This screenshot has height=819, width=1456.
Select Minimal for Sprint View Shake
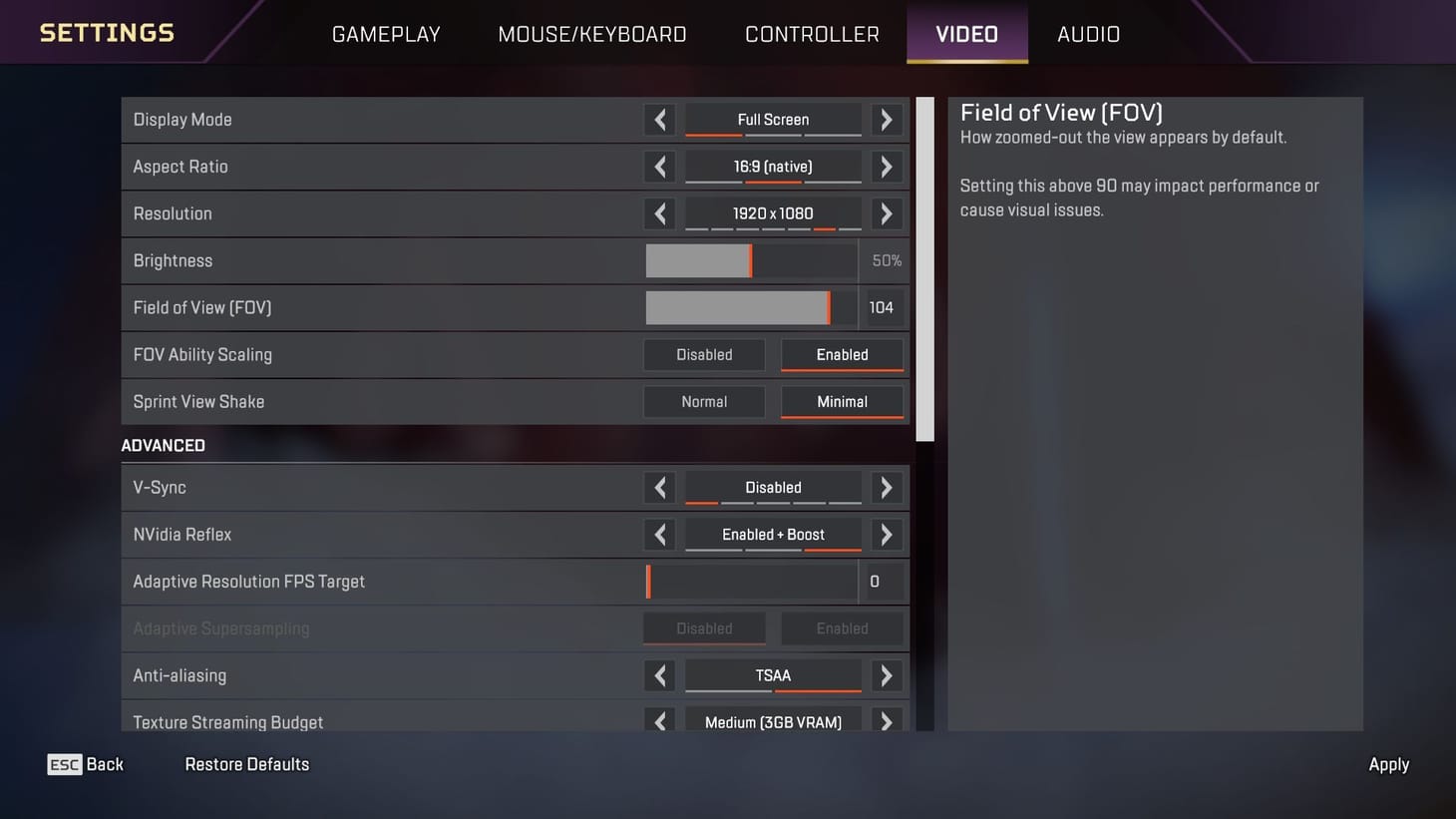click(x=842, y=401)
